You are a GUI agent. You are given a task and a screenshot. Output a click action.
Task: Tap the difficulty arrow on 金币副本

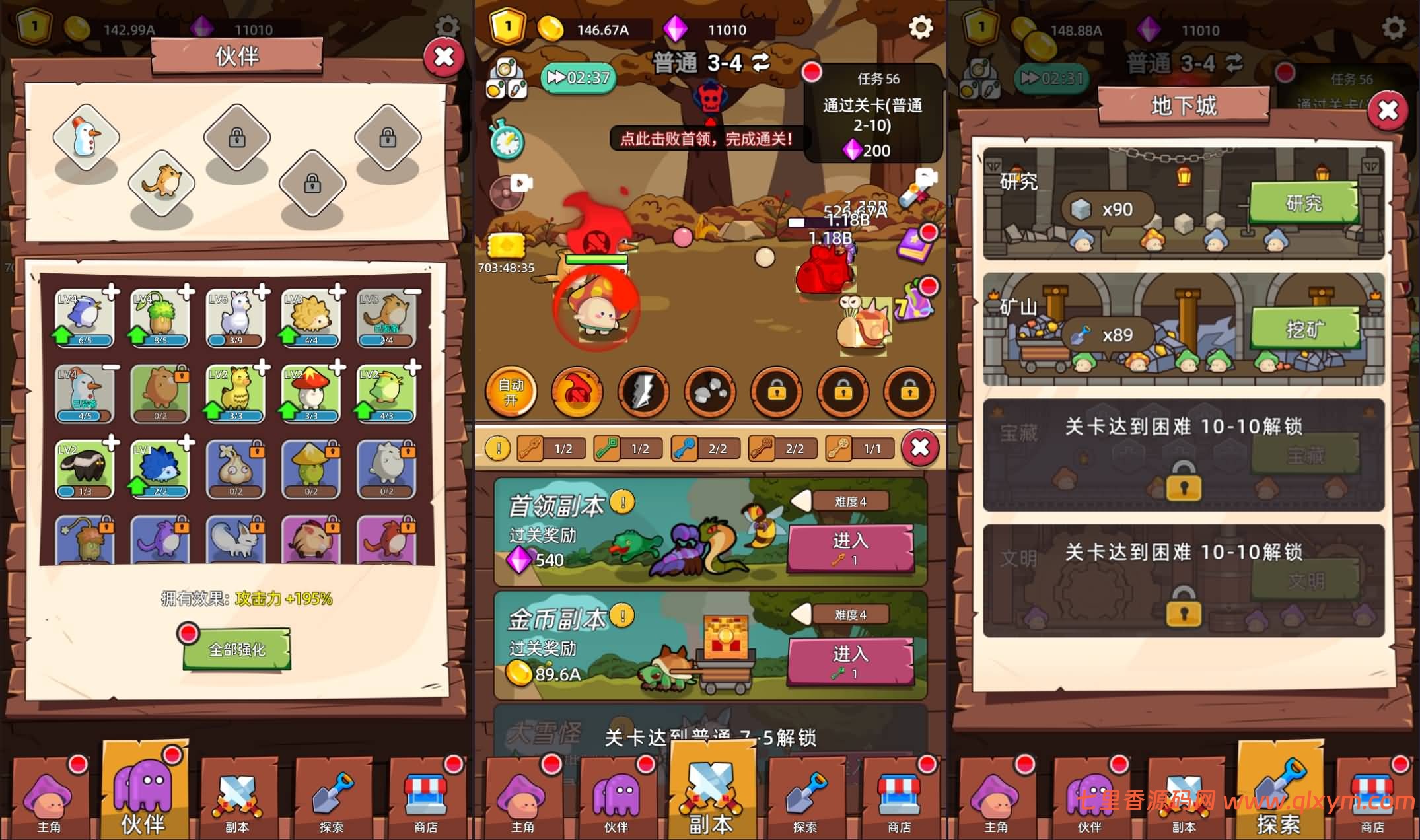click(x=802, y=613)
